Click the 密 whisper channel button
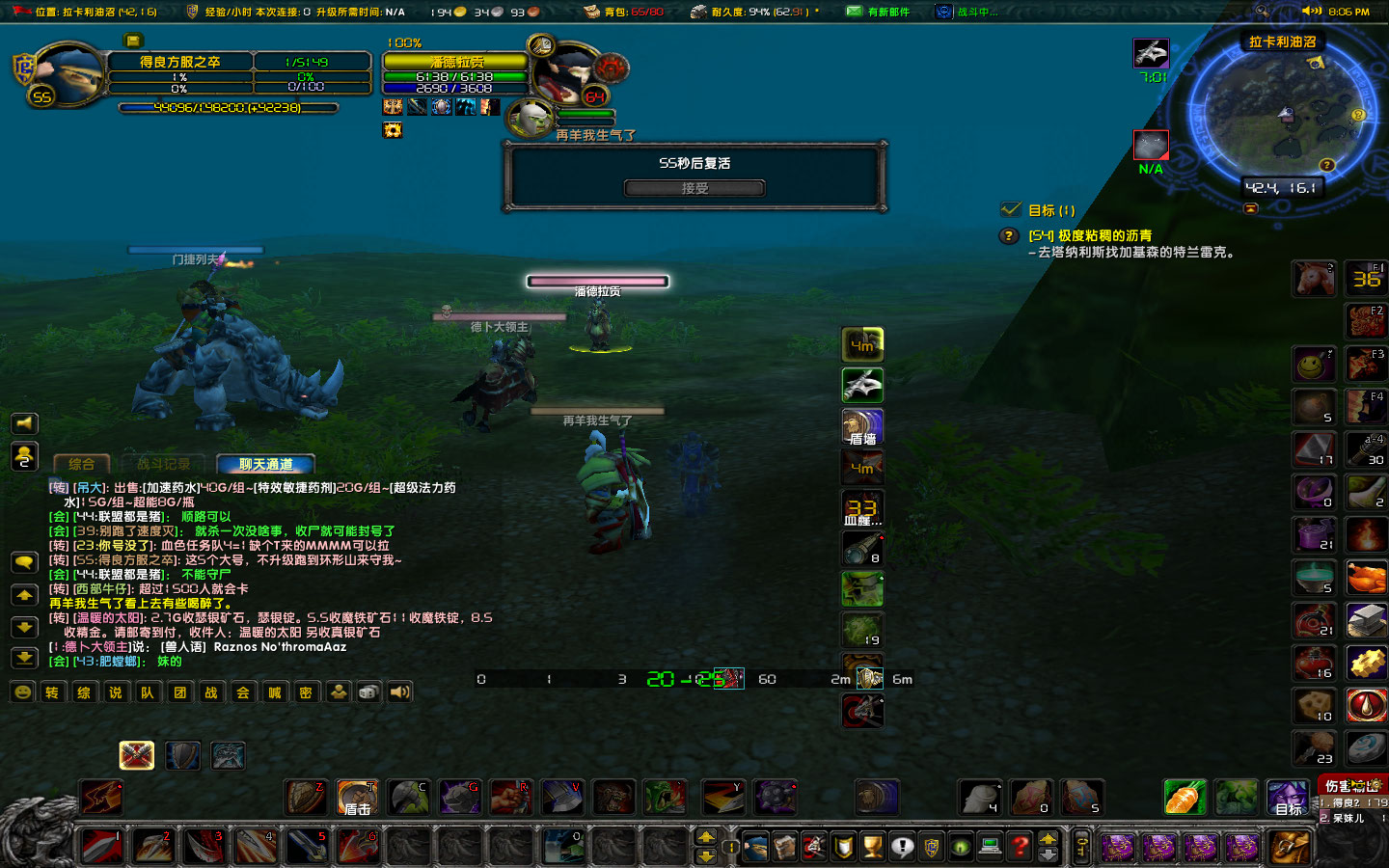 pyautogui.click(x=306, y=692)
